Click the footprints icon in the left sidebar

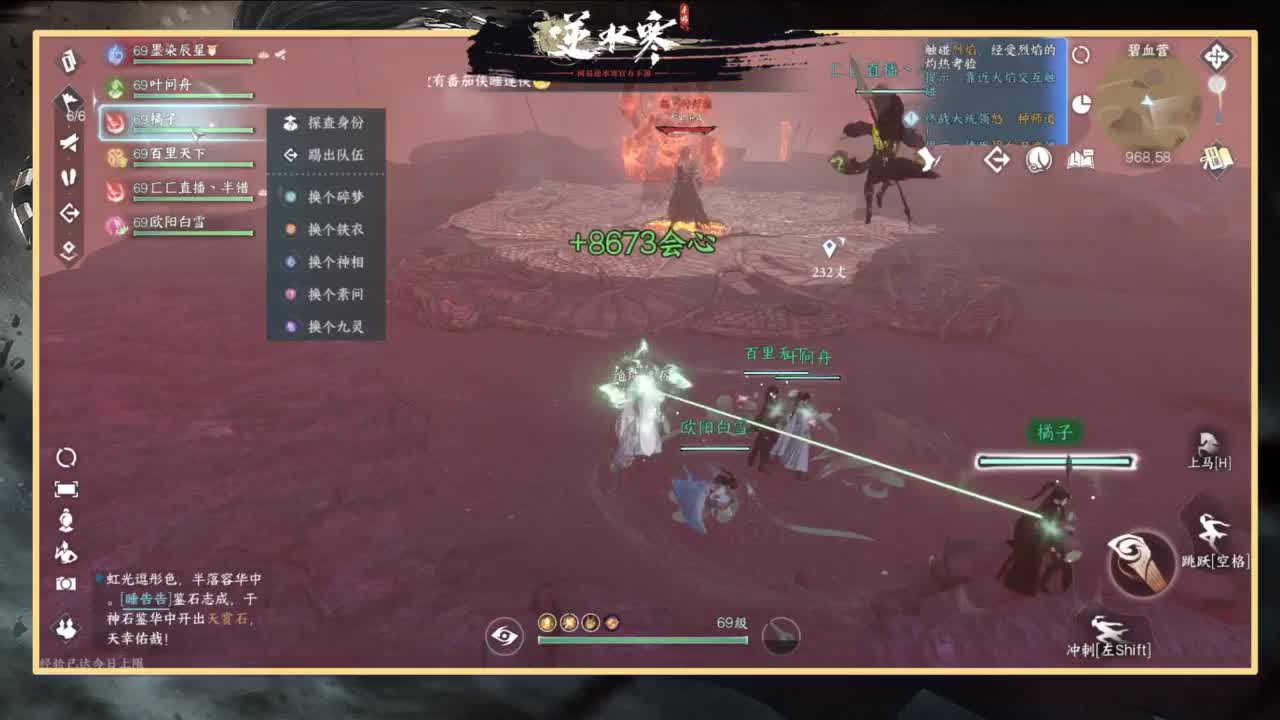[x=67, y=177]
